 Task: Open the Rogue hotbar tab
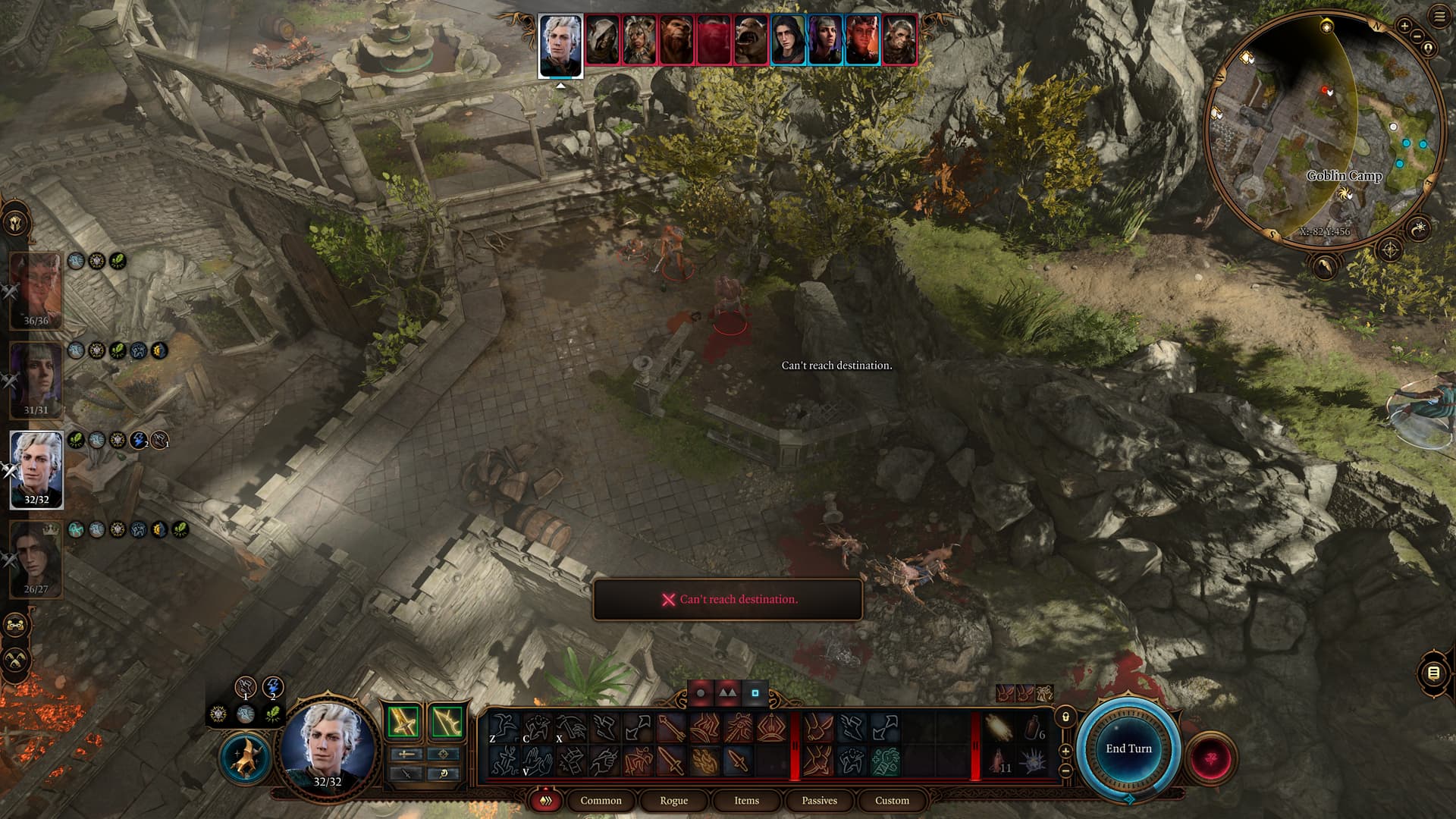(673, 801)
